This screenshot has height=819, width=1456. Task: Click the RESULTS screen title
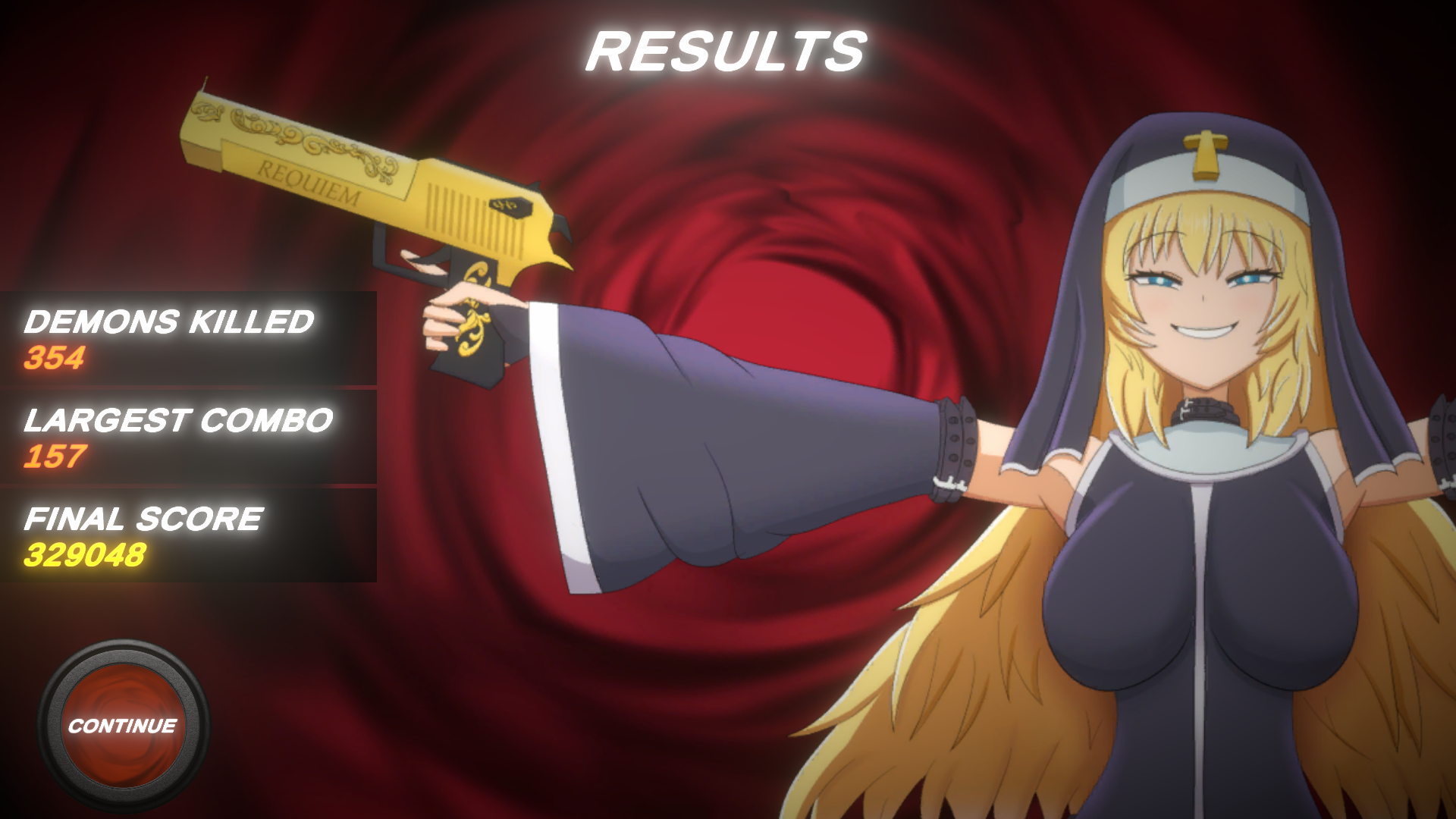click(x=726, y=52)
